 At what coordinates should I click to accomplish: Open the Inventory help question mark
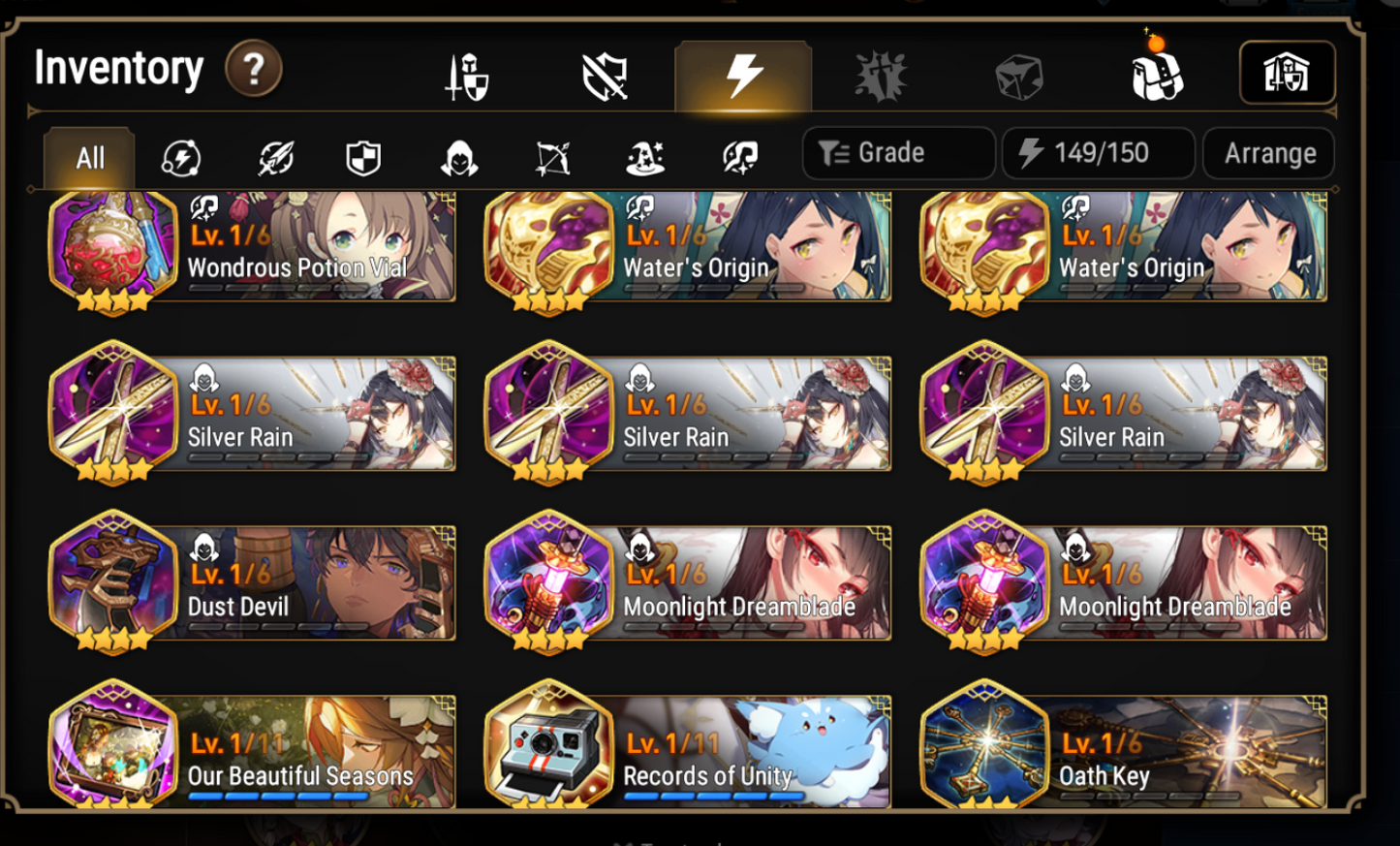pyautogui.click(x=253, y=69)
